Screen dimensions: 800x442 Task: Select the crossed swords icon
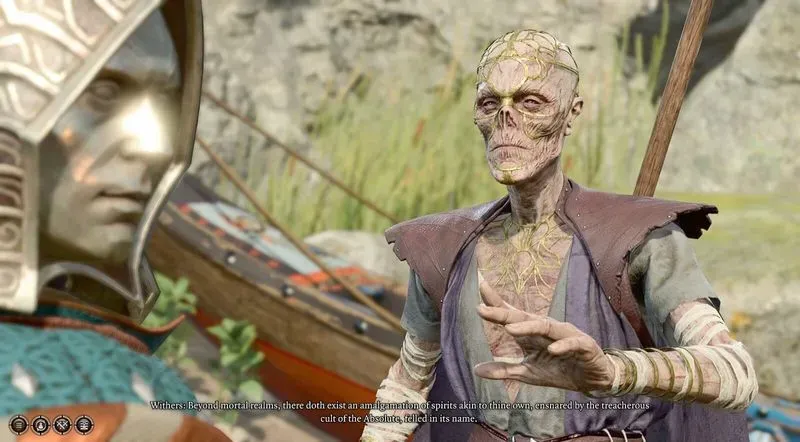coord(62,425)
